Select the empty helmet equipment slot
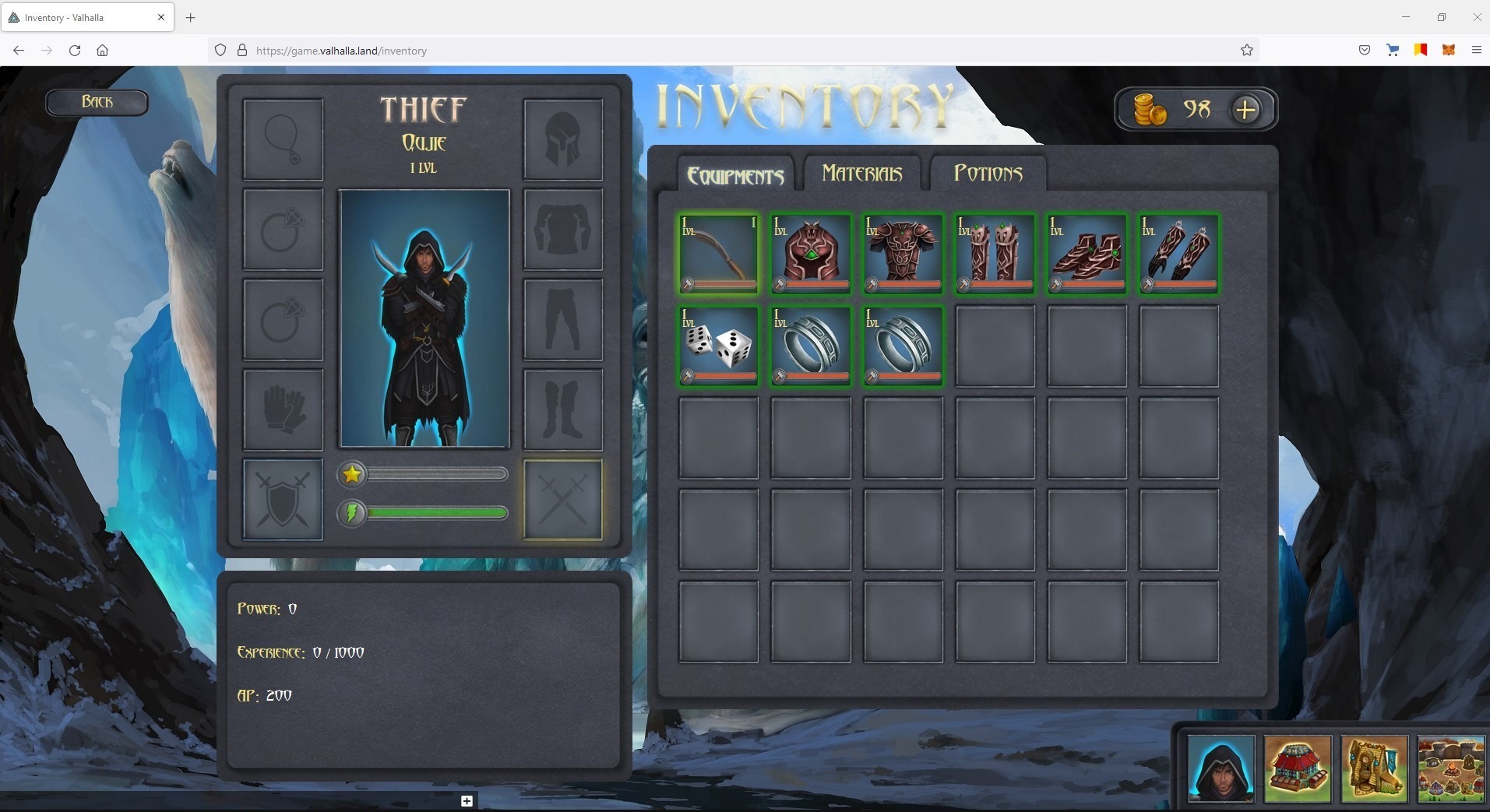 click(x=562, y=140)
